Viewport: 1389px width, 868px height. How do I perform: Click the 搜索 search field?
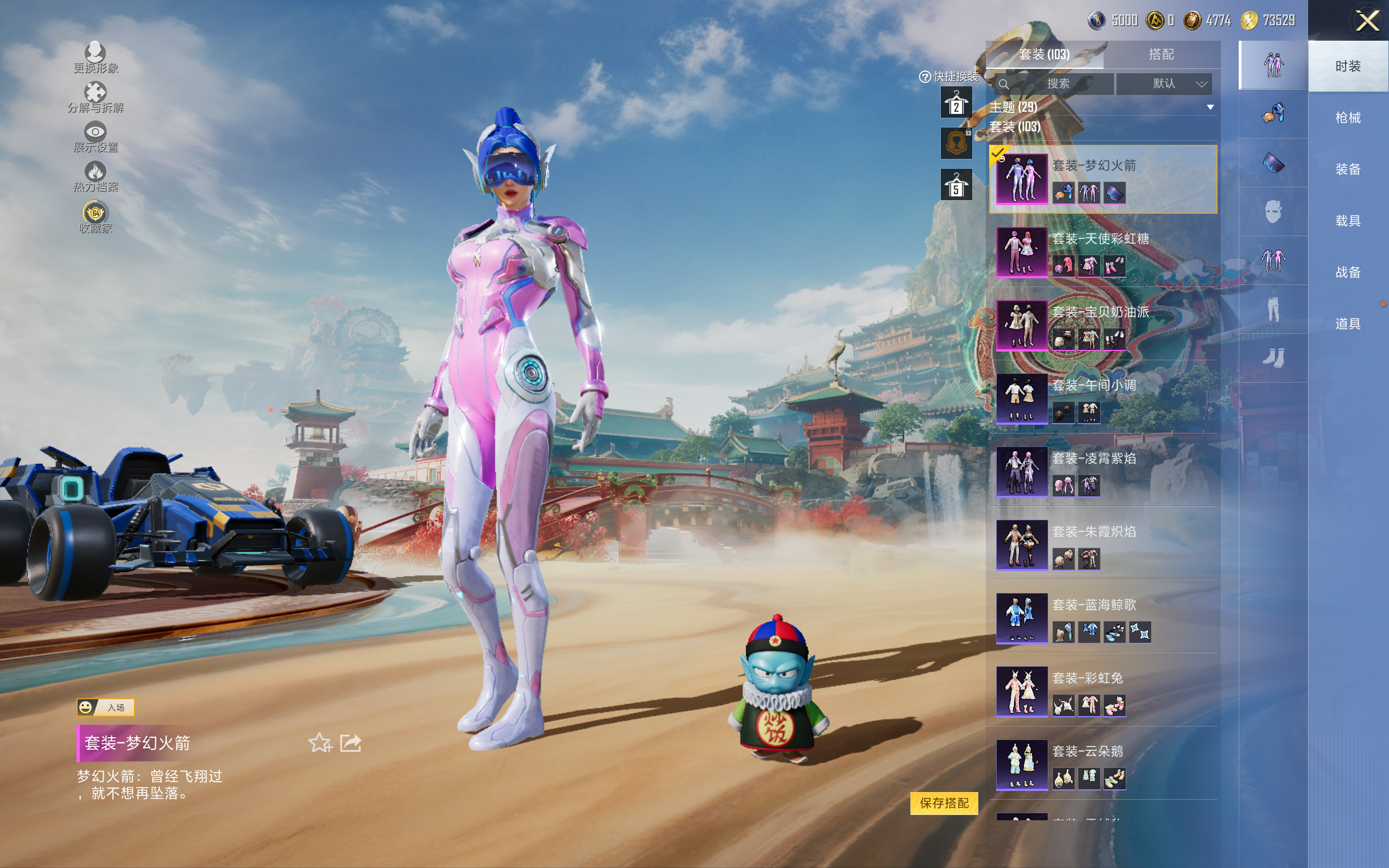click(1054, 84)
